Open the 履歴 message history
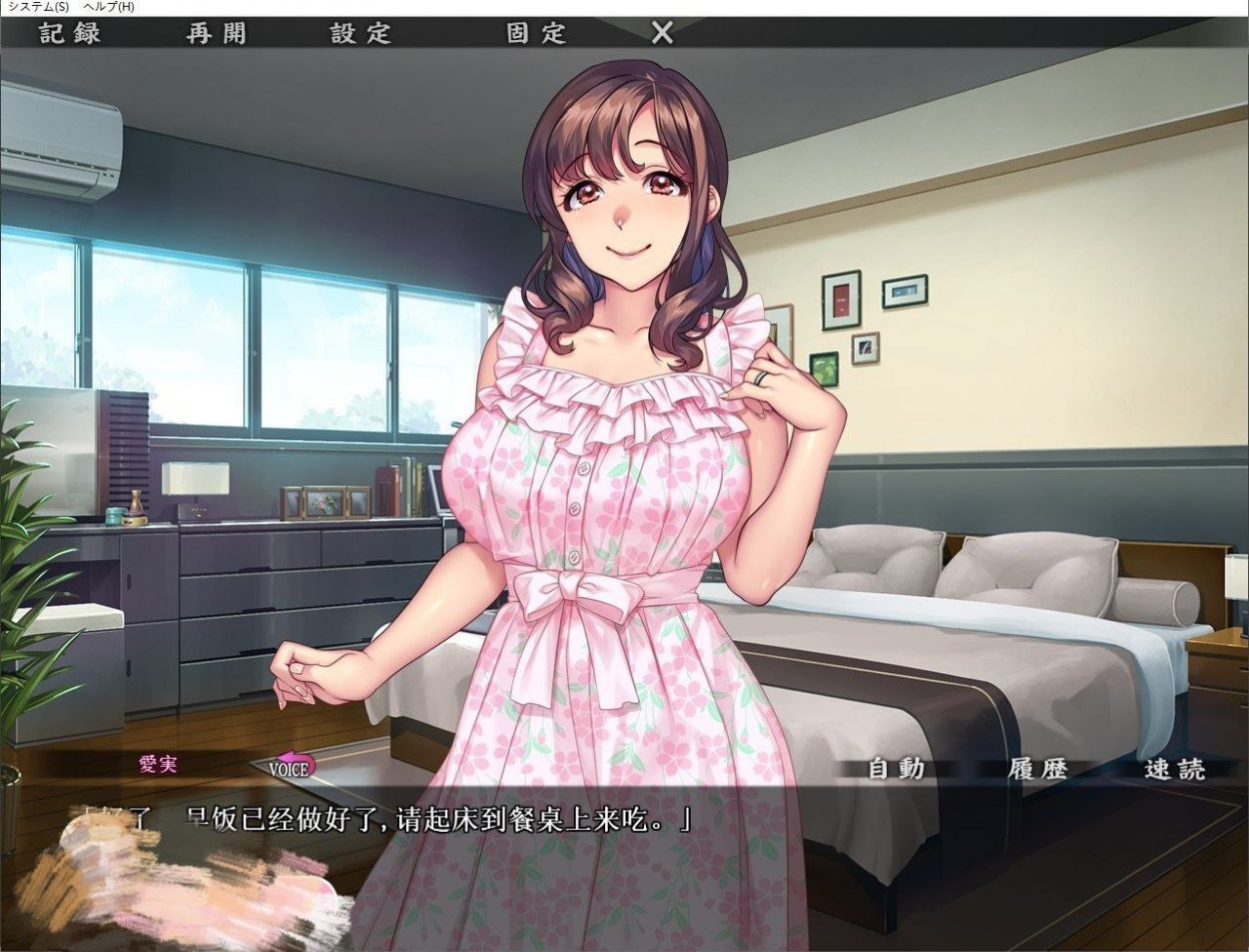1249x952 pixels. pyautogui.click(x=1037, y=769)
